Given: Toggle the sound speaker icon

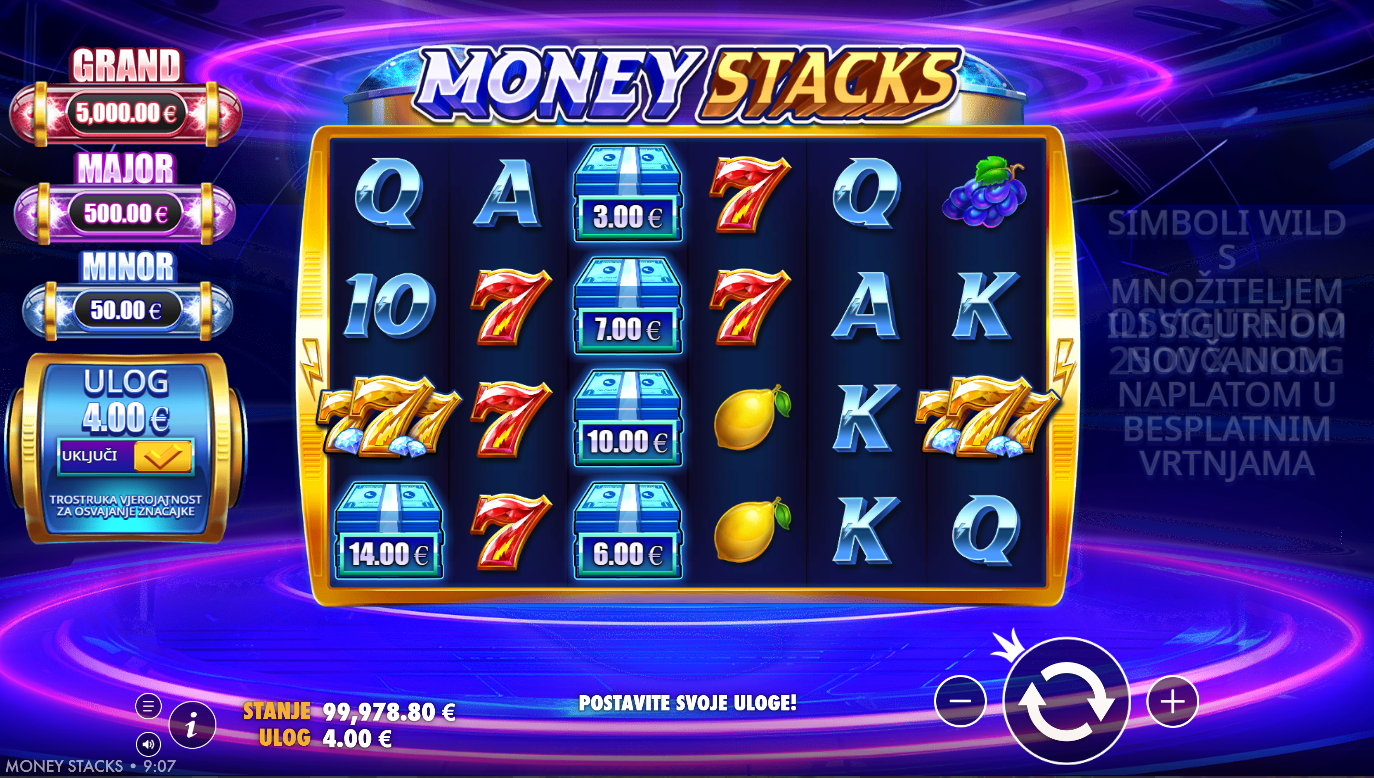Looking at the screenshot, I should point(148,744).
